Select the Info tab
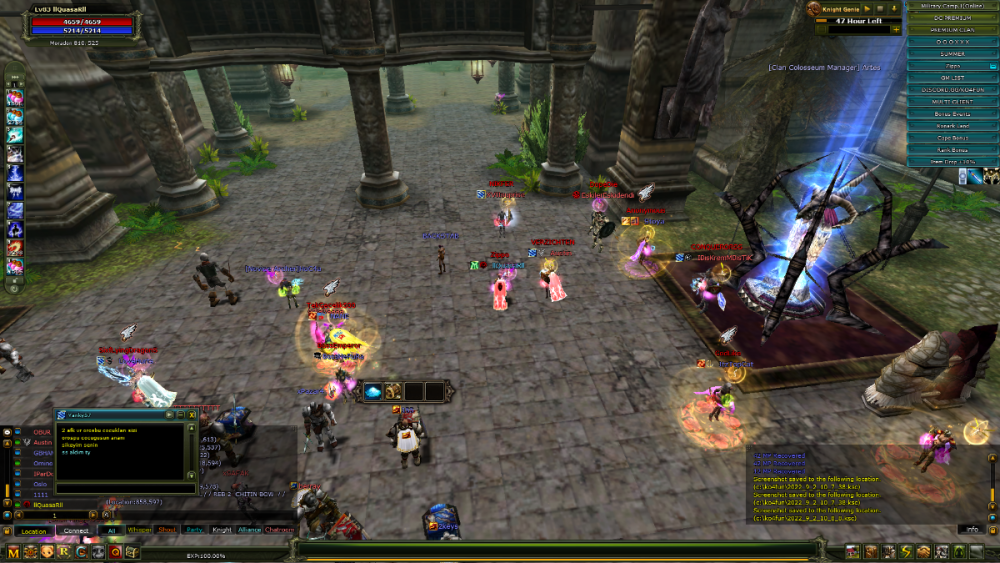 coord(971,529)
